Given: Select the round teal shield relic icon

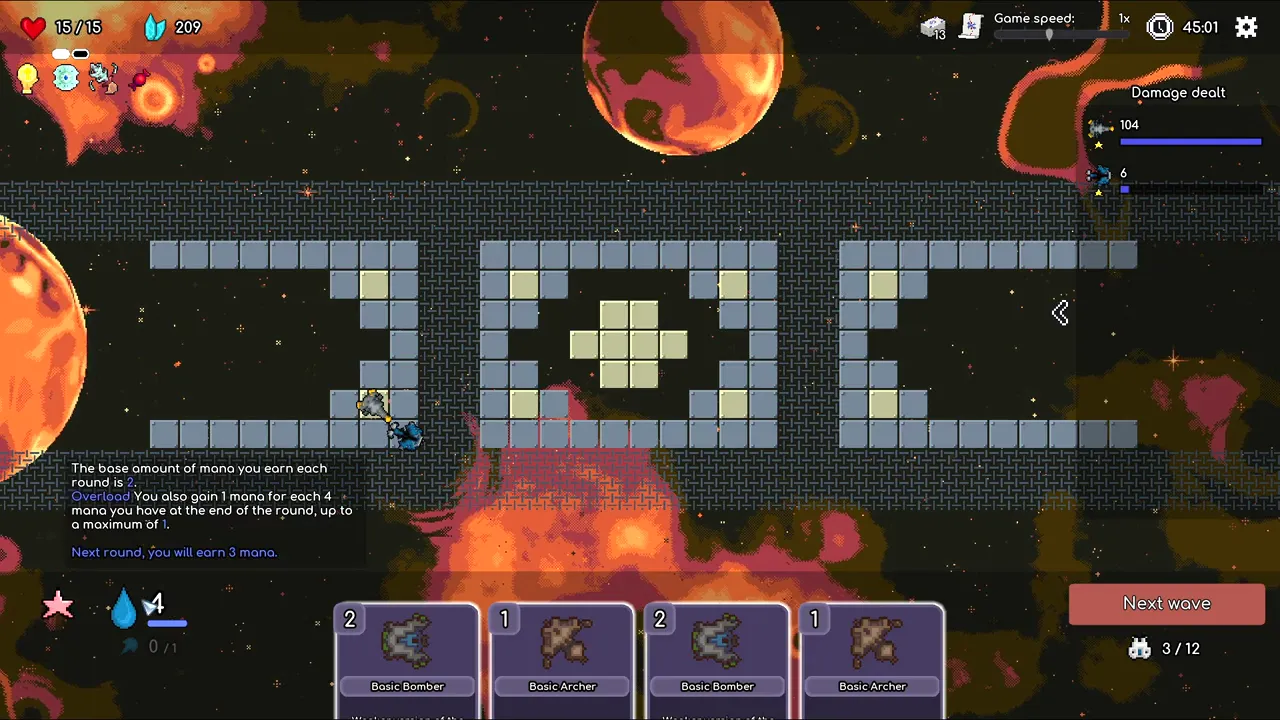Looking at the screenshot, I should coord(66,78).
